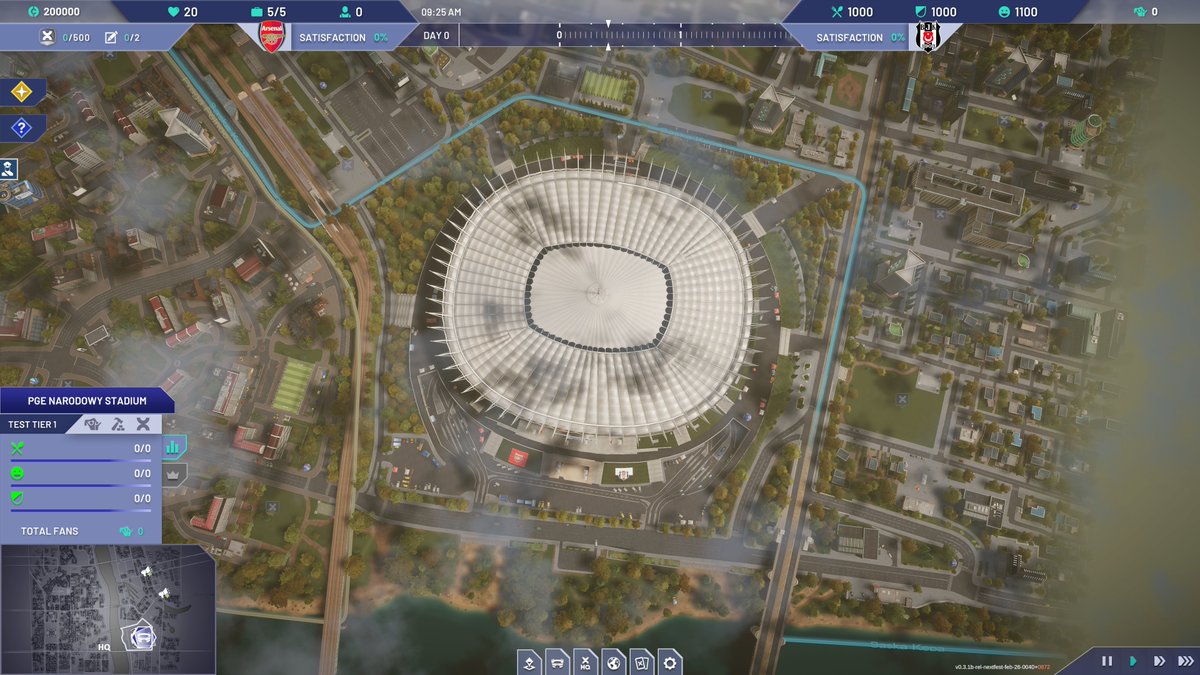
Task: Jump to HQ using the toolbar button
Action: (x=587, y=662)
